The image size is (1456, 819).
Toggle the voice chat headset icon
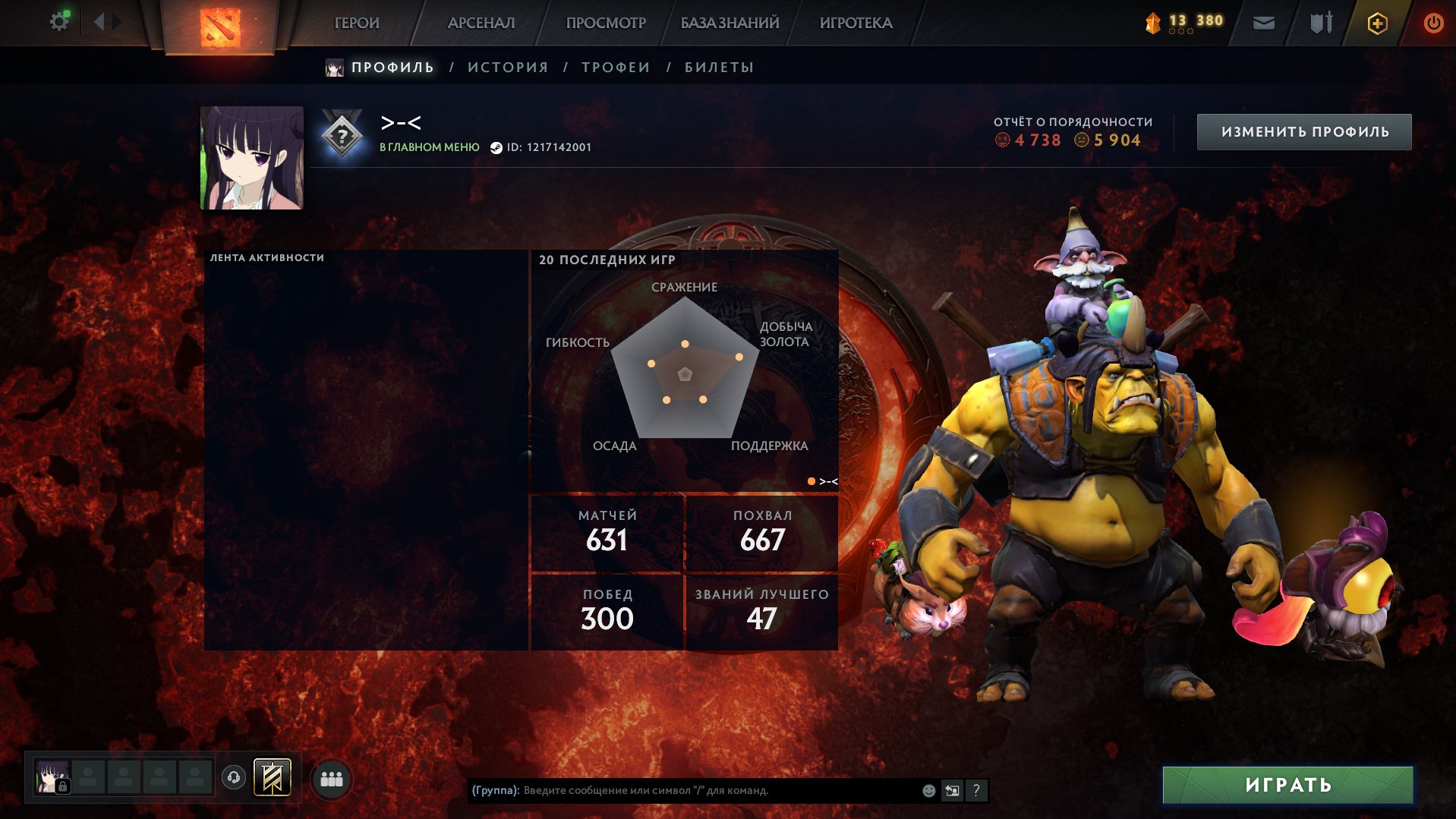[x=235, y=778]
